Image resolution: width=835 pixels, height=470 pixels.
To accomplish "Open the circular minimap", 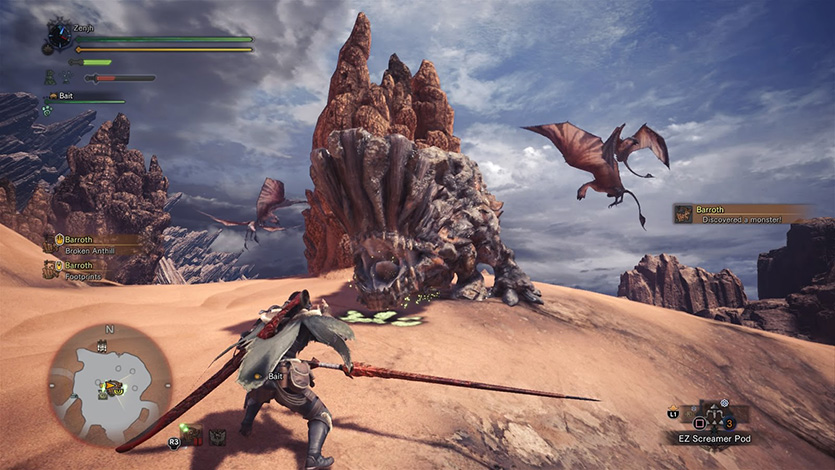I will [109, 383].
